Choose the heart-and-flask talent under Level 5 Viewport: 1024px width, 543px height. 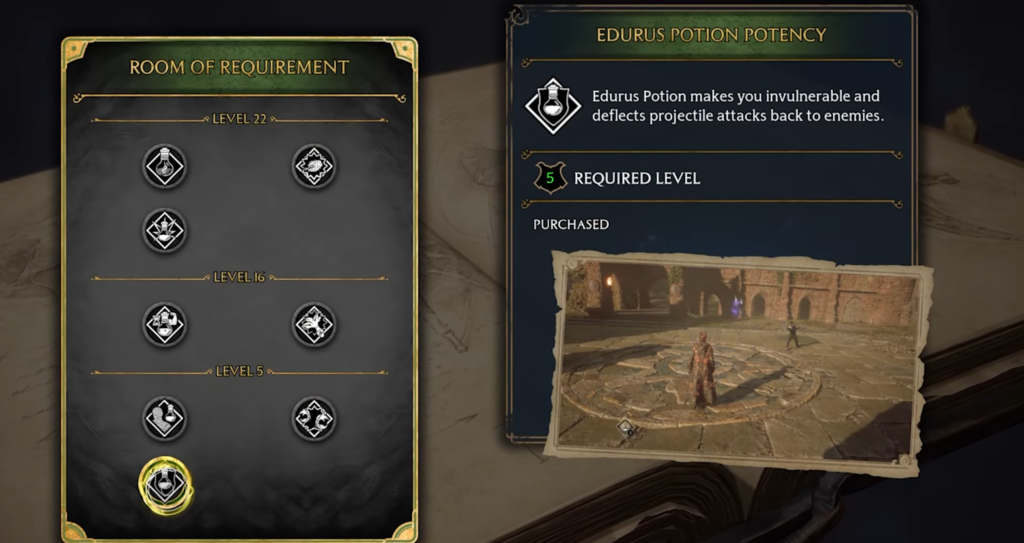click(x=164, y=419)
